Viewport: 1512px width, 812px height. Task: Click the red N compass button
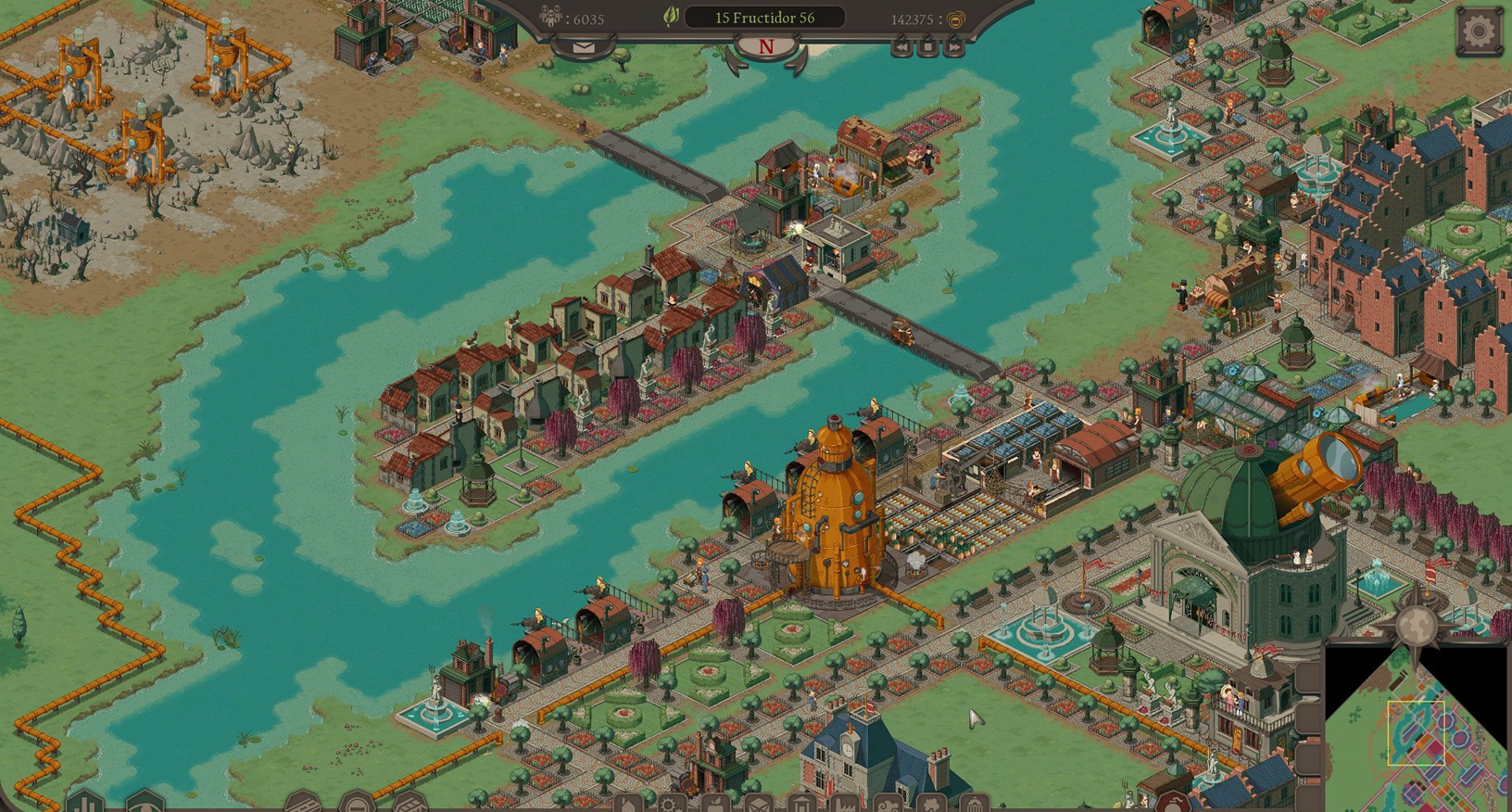765,47
